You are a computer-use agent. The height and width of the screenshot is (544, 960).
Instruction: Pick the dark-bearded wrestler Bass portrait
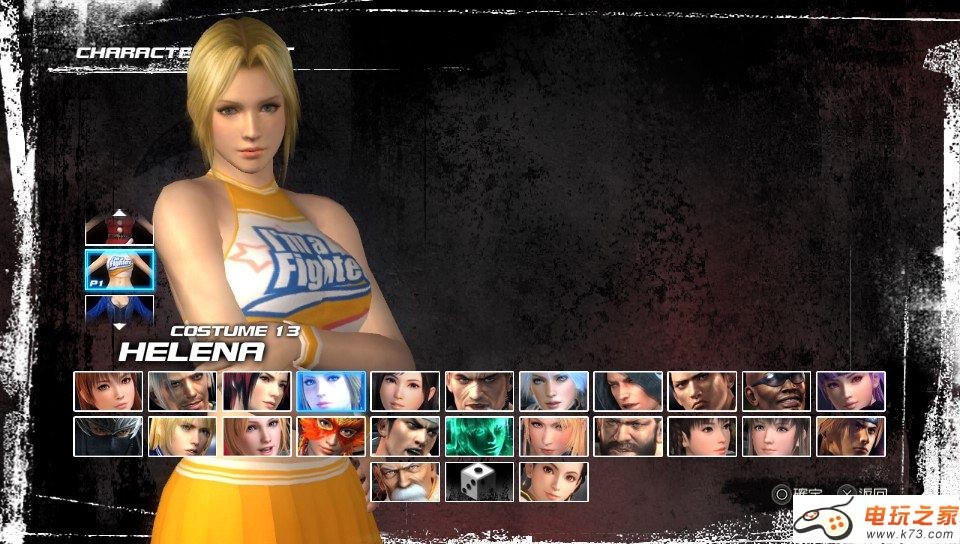pos(628,437)
